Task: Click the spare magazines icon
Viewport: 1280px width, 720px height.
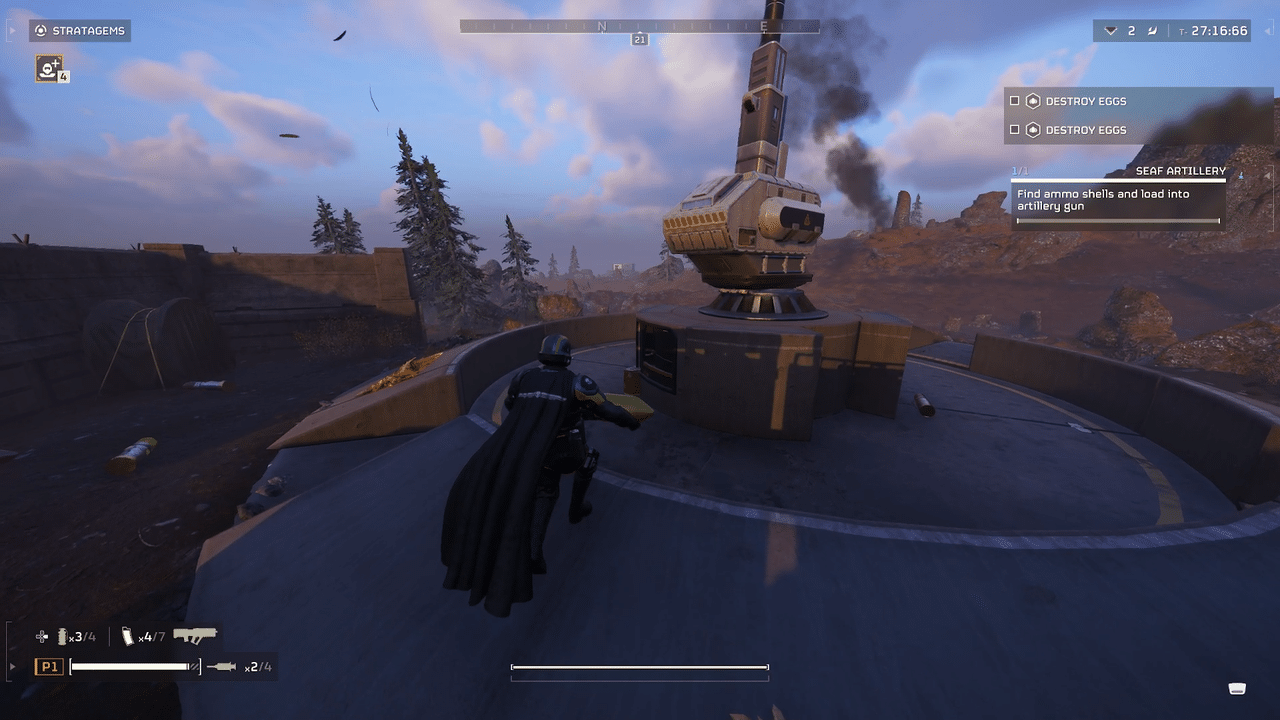Action: [x=126, y=636]
